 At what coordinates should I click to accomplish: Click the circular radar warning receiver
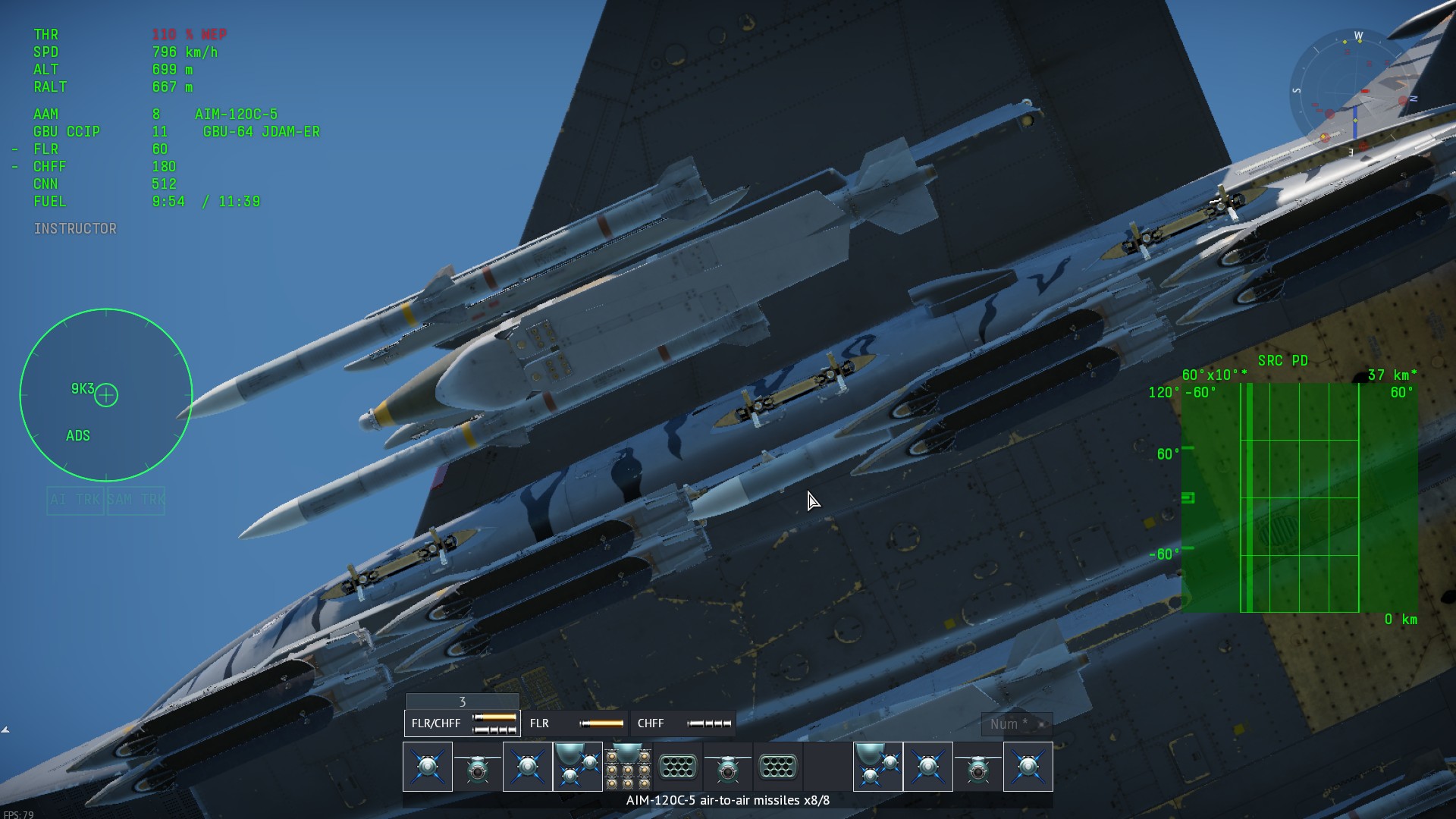click(x=106, y=395)
